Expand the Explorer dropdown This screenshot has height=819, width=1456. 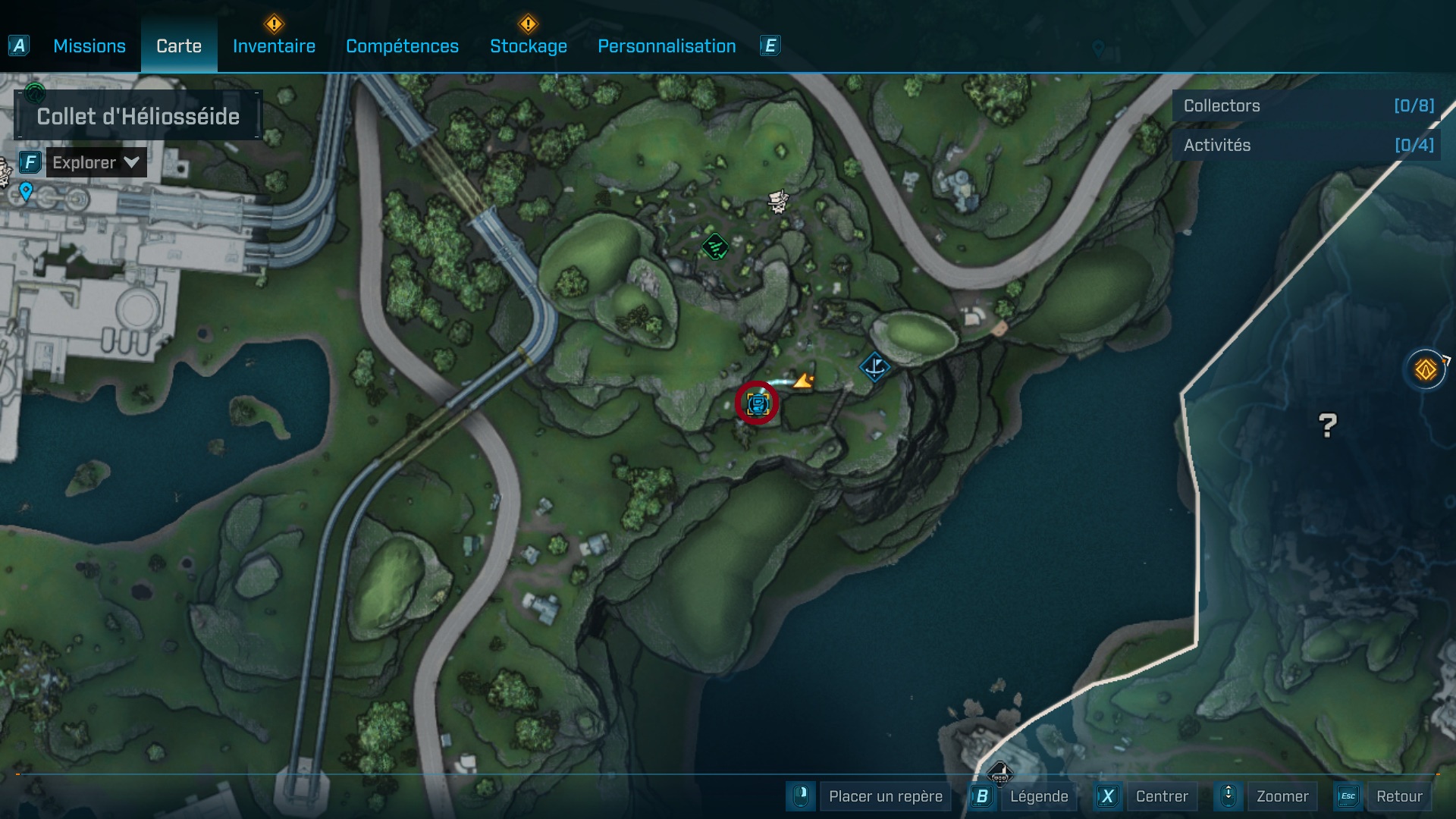click(96, 162)
